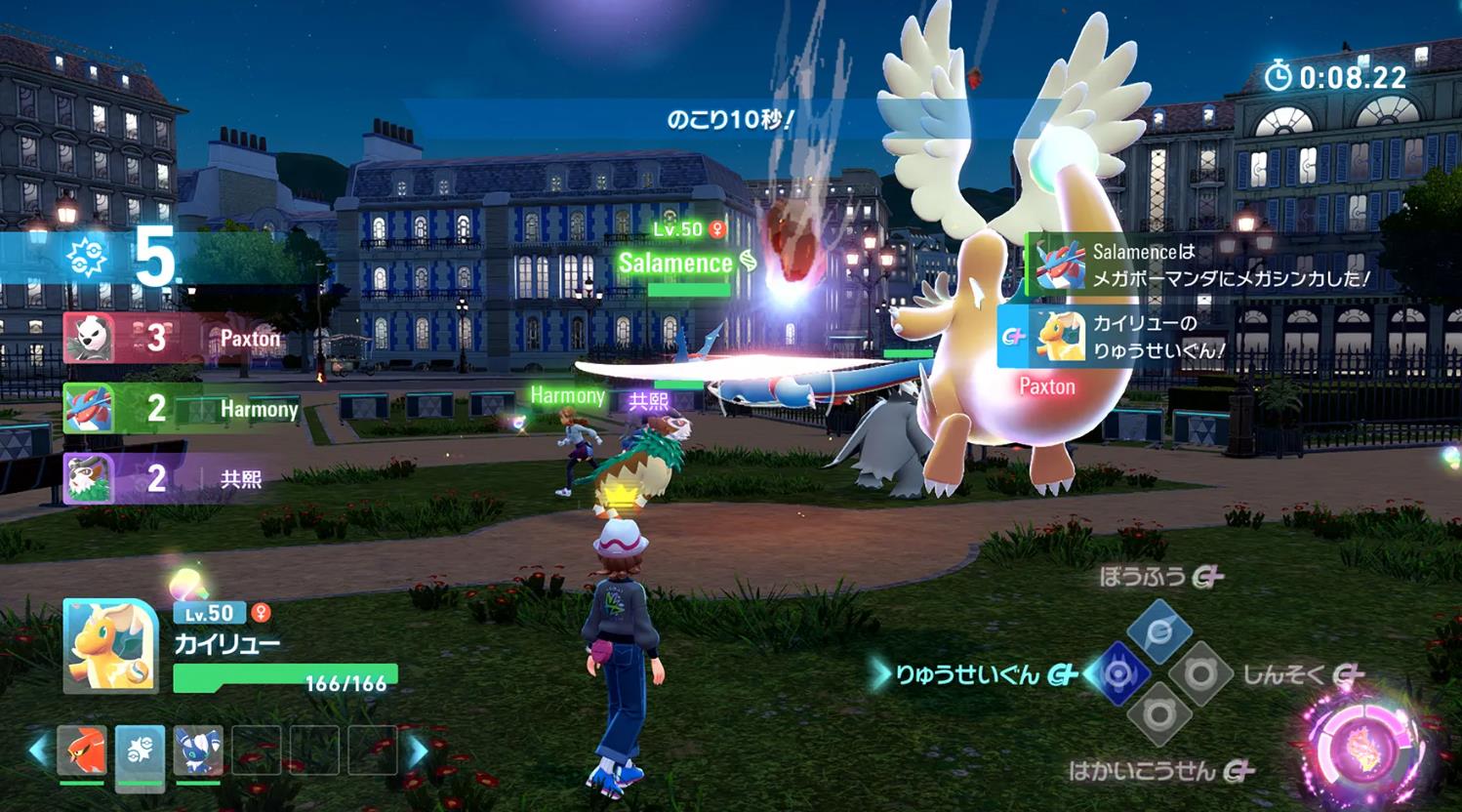Image resolution: width=1462 pixels, height=812 pixels.
Task: Activate the りゅうせいぐん move diamond
Action: pyautogui.click(x=1119, y=673)
